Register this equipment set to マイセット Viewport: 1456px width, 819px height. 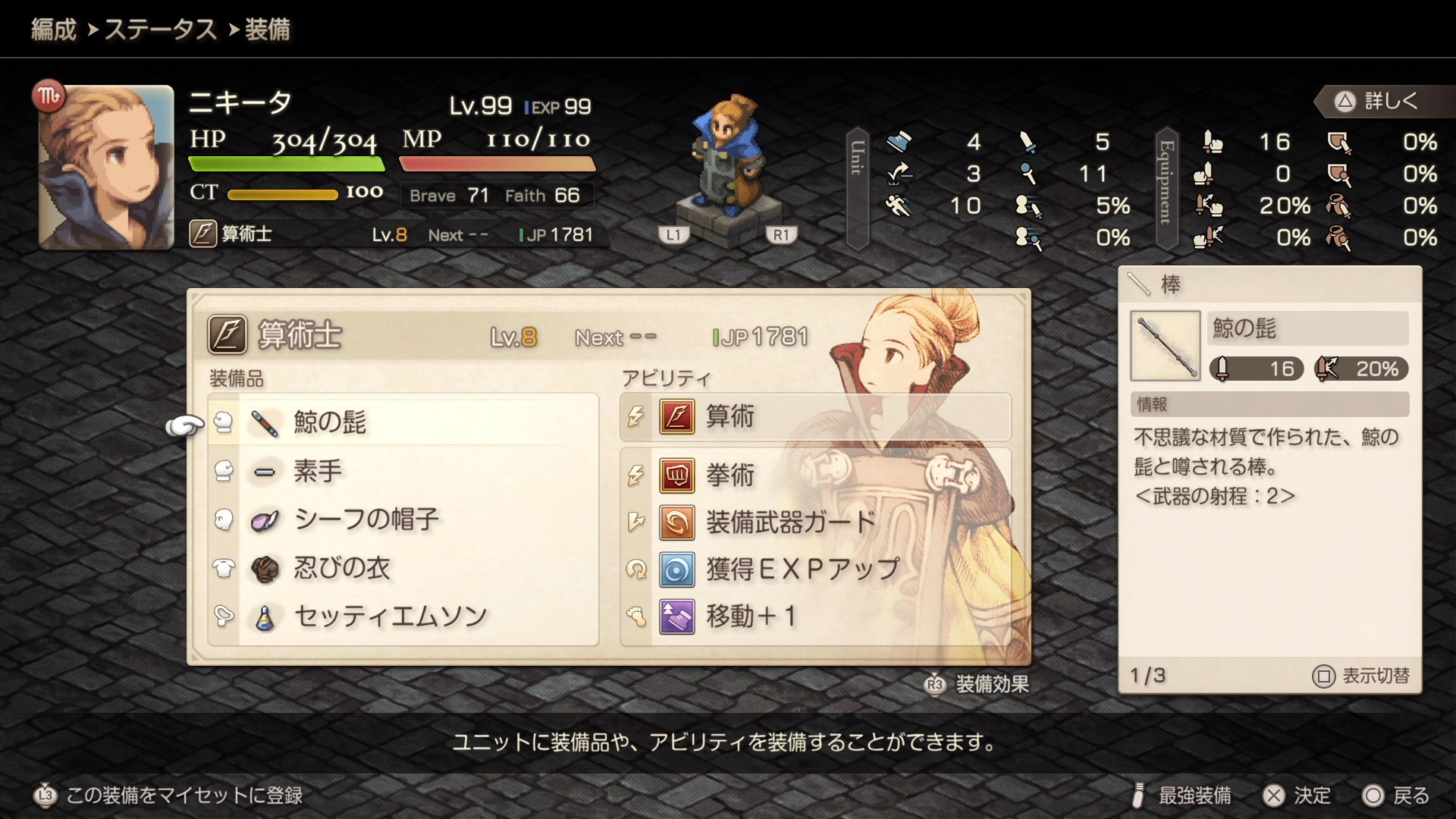[x=170, y=795]
